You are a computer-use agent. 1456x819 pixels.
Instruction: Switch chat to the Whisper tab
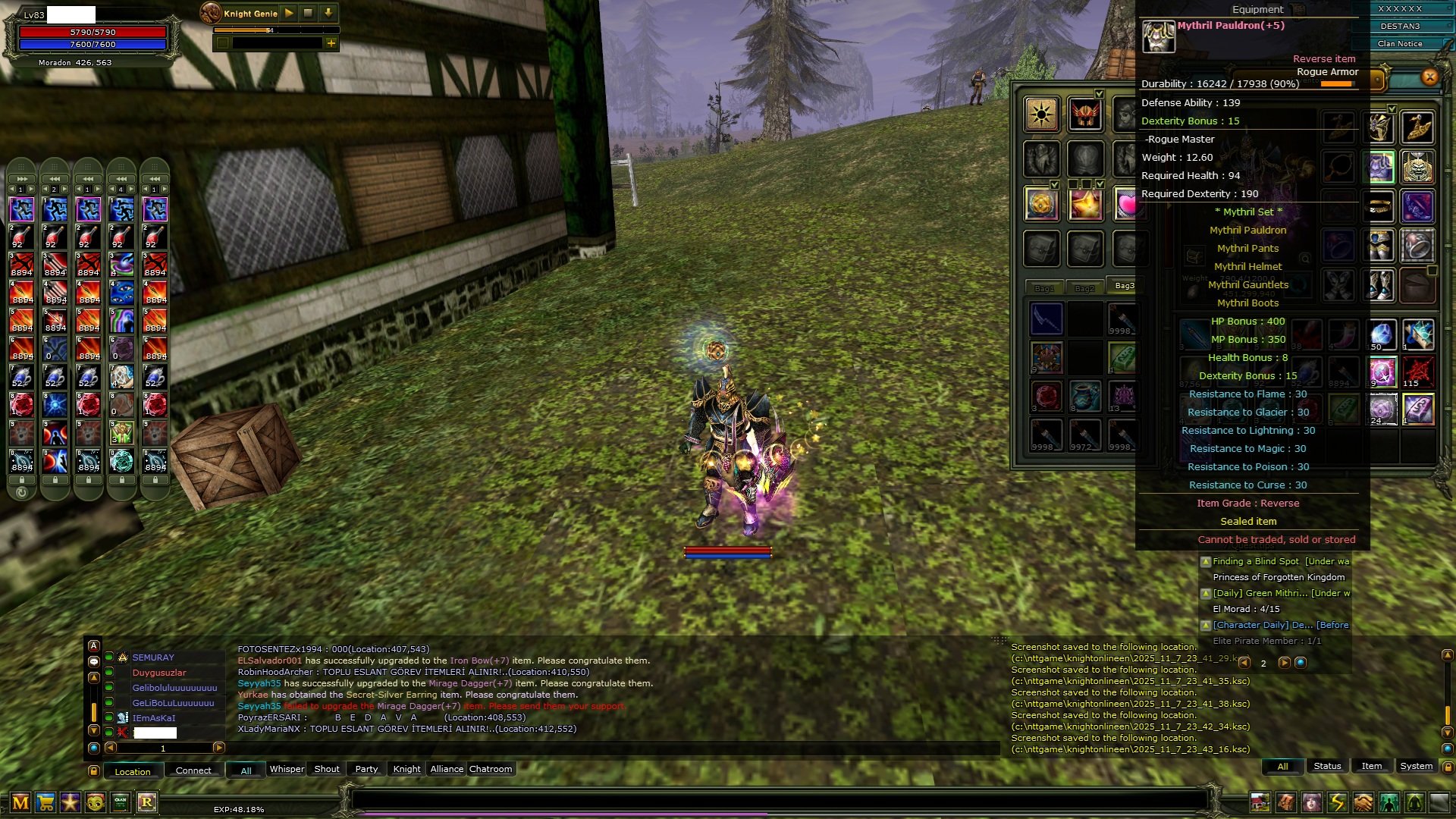(x=287, y=769)
